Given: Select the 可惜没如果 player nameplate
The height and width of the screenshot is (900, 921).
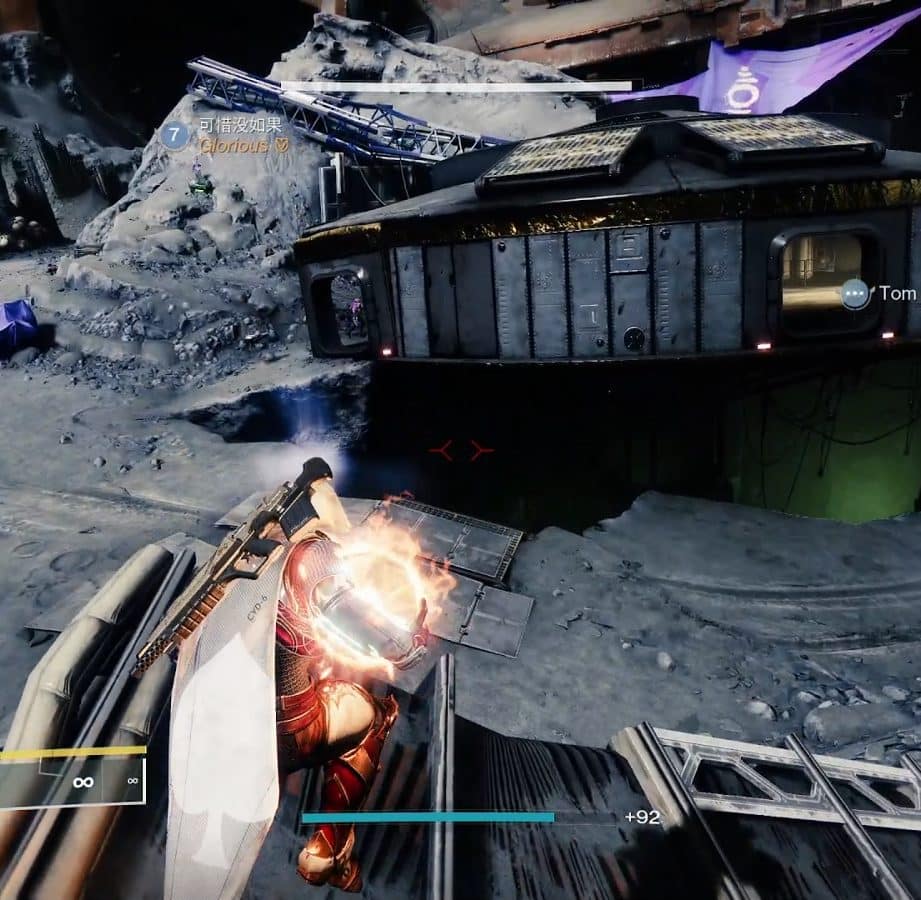Looking at the screenshot, I should 240,126.
